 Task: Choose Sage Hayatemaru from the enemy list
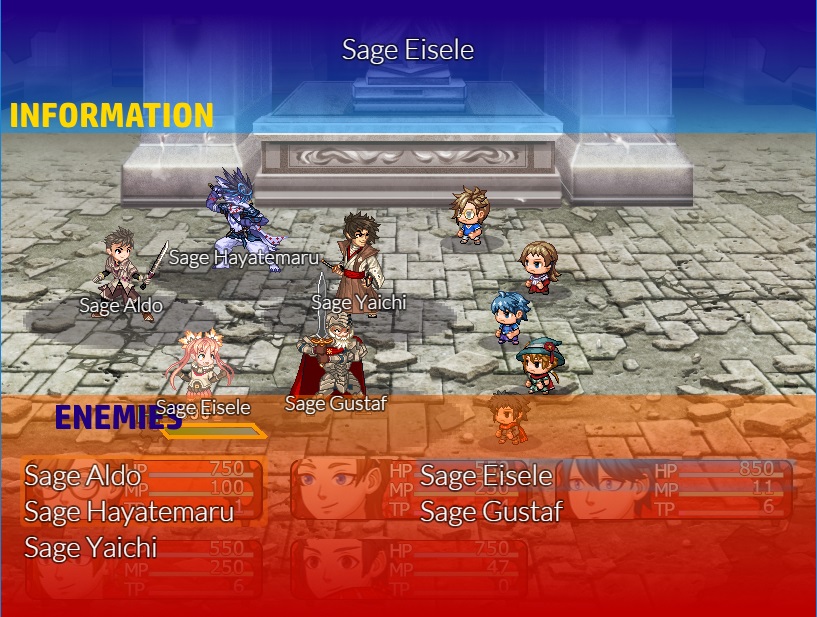point(129,512)
